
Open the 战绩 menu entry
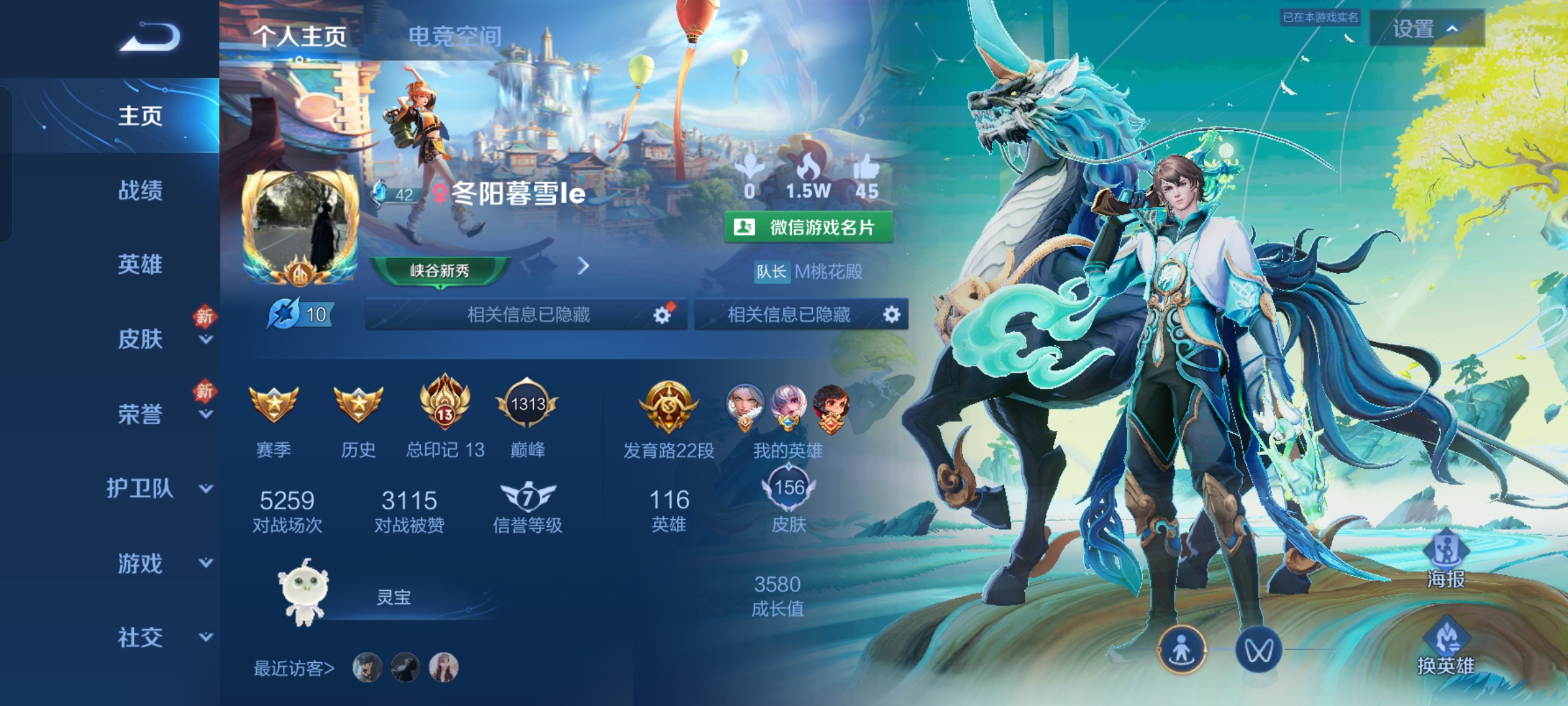tap(140, 190)
